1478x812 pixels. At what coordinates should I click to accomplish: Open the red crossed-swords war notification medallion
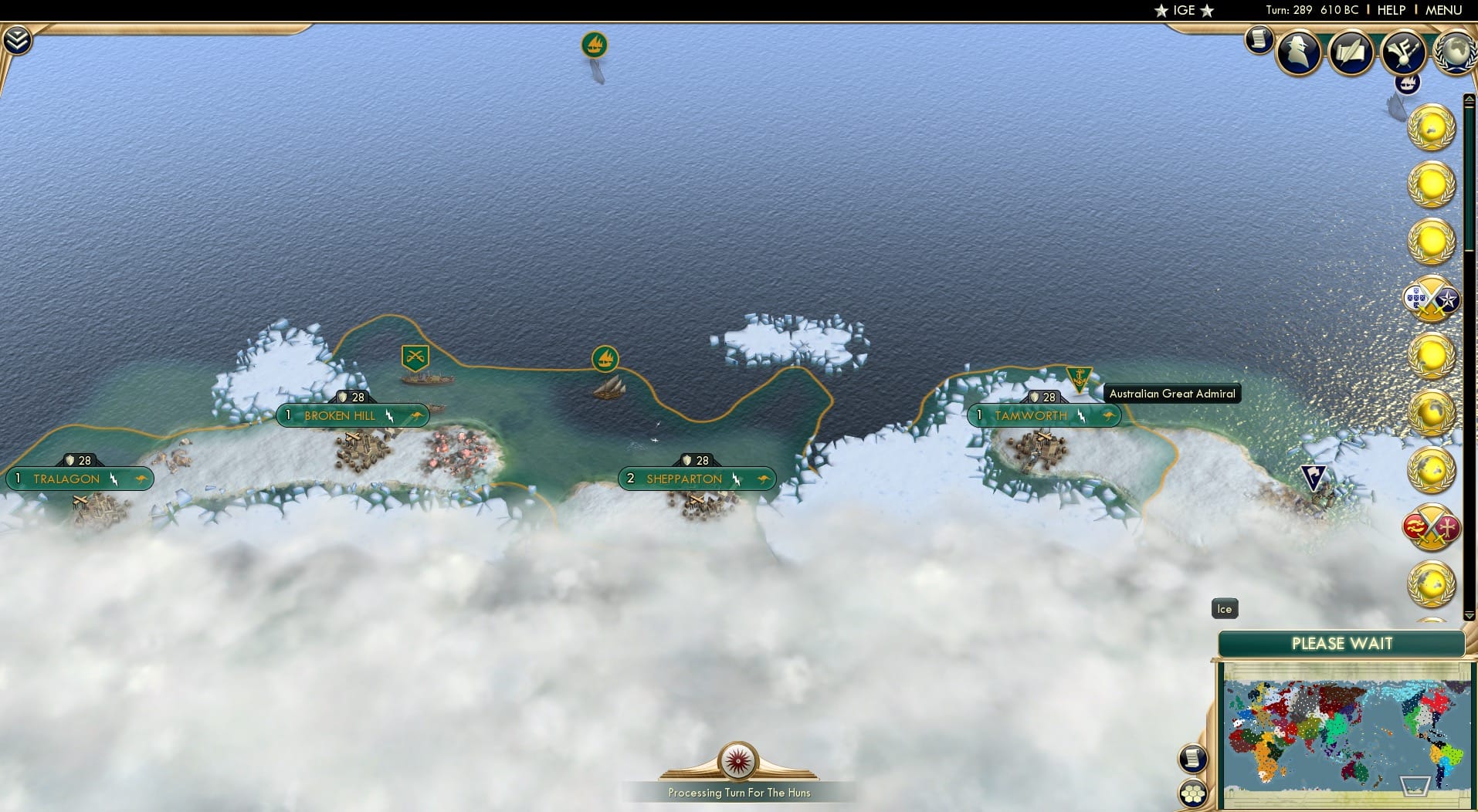pyautogui.click(x=1432, y=529)
